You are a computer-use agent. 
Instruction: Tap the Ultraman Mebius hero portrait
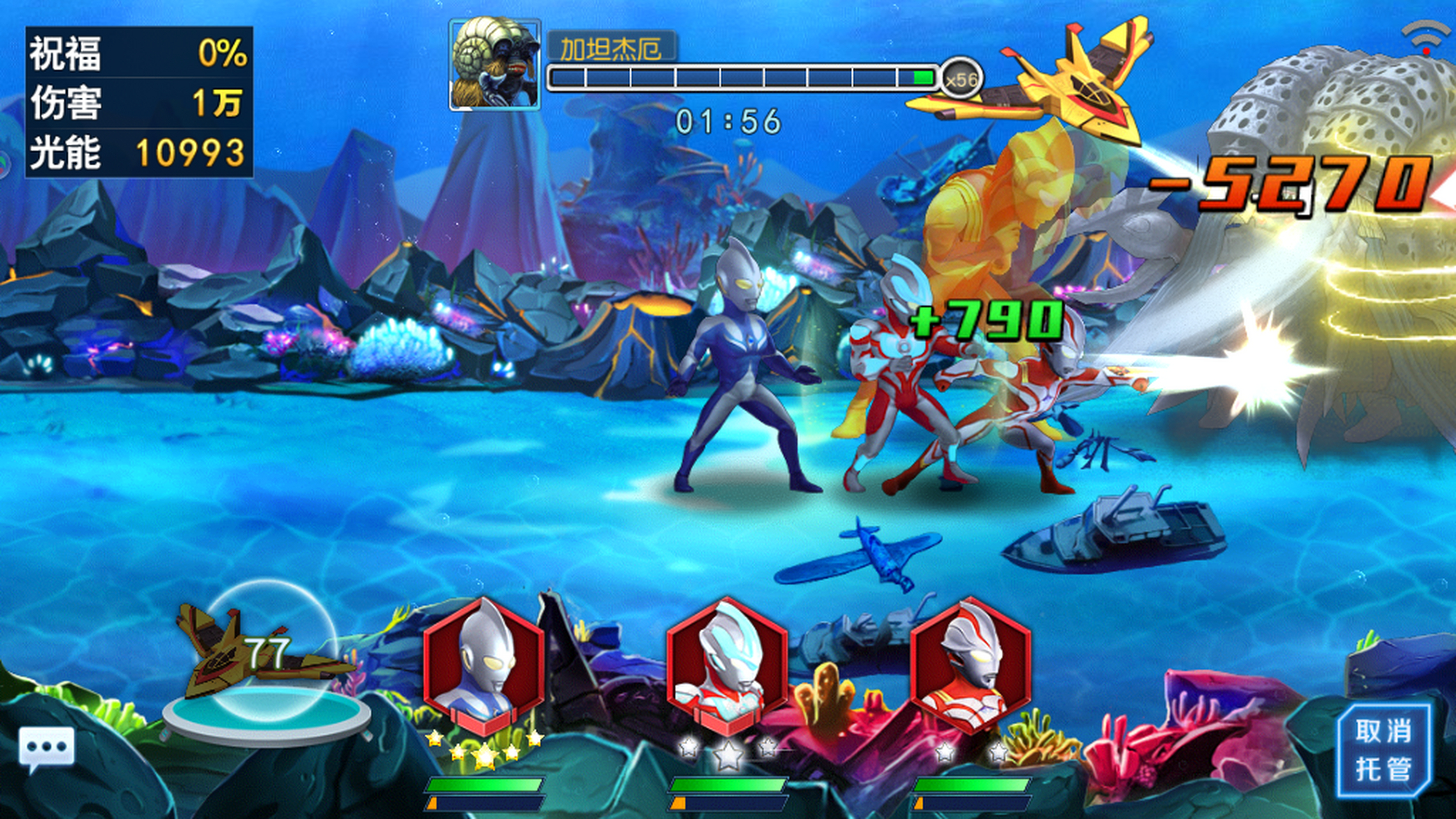(970, 665)
